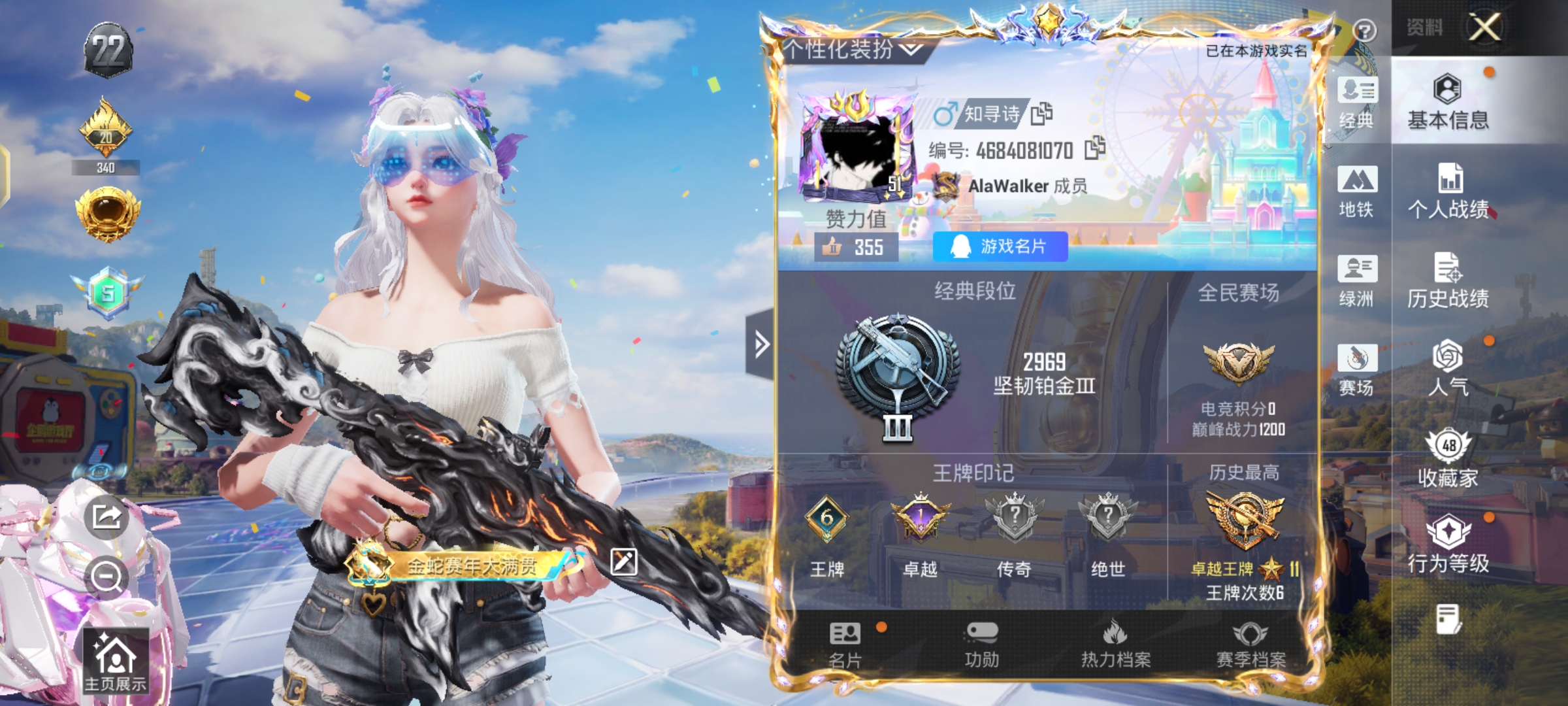
Task: Switch to the 赛场 arena category
Action: pyautogui.click(x=1357, y=370)
